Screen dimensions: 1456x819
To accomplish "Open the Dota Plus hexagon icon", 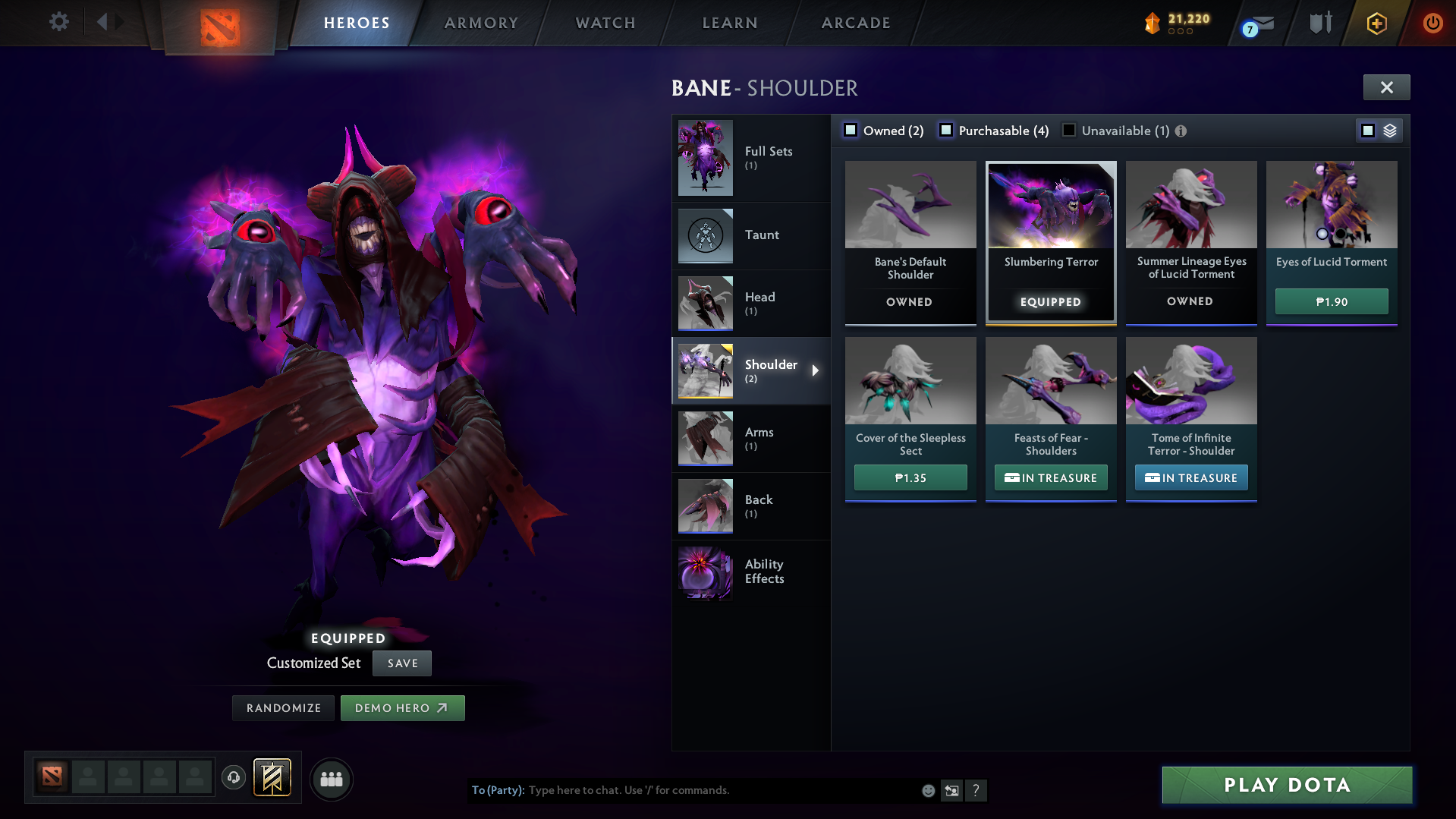I will coord(1376,23).
